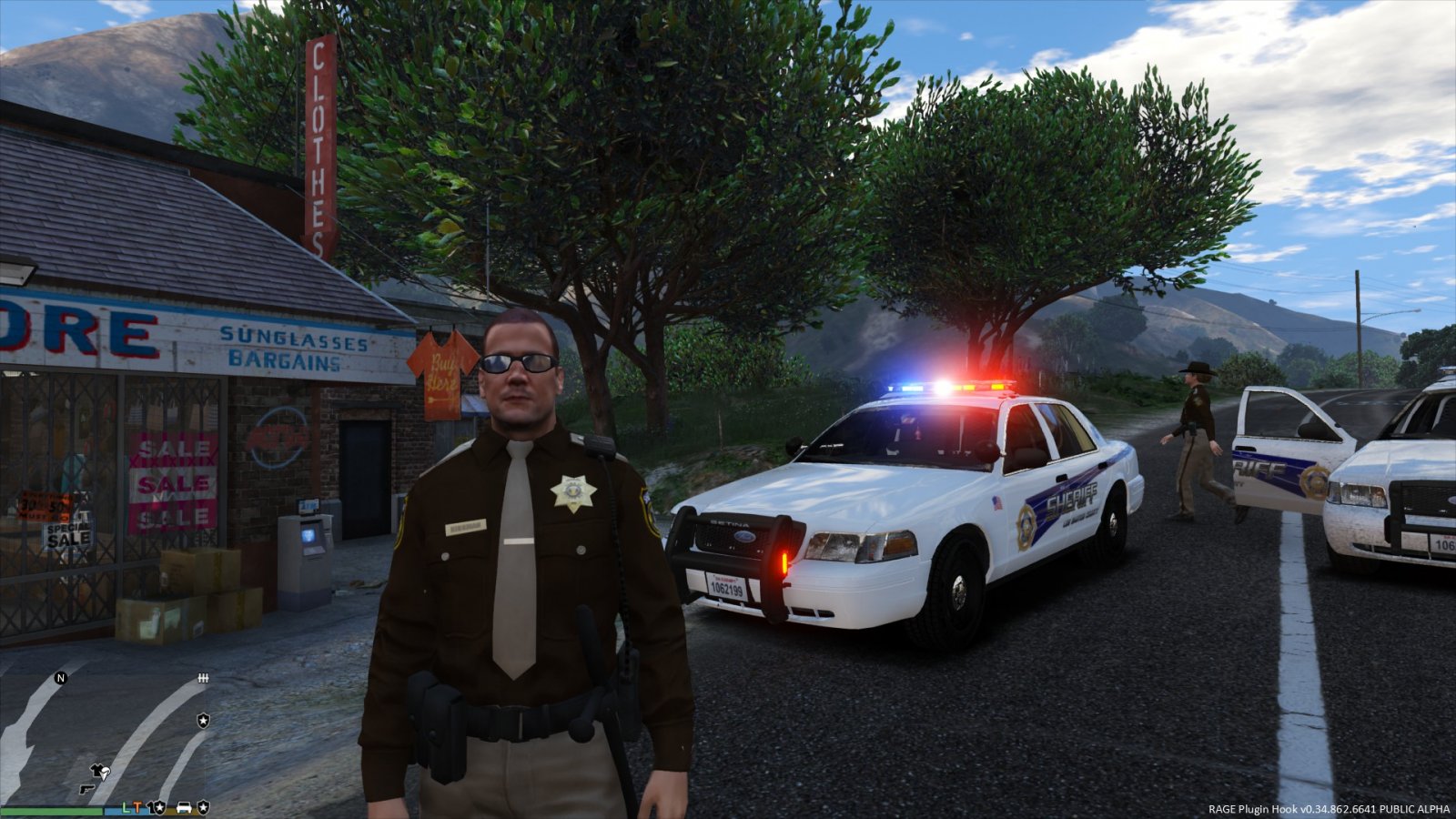This screenshot has width=1456, height=819.
Task: Click the railroad crossing icon on the minimap
Action: tap(203, 678)
